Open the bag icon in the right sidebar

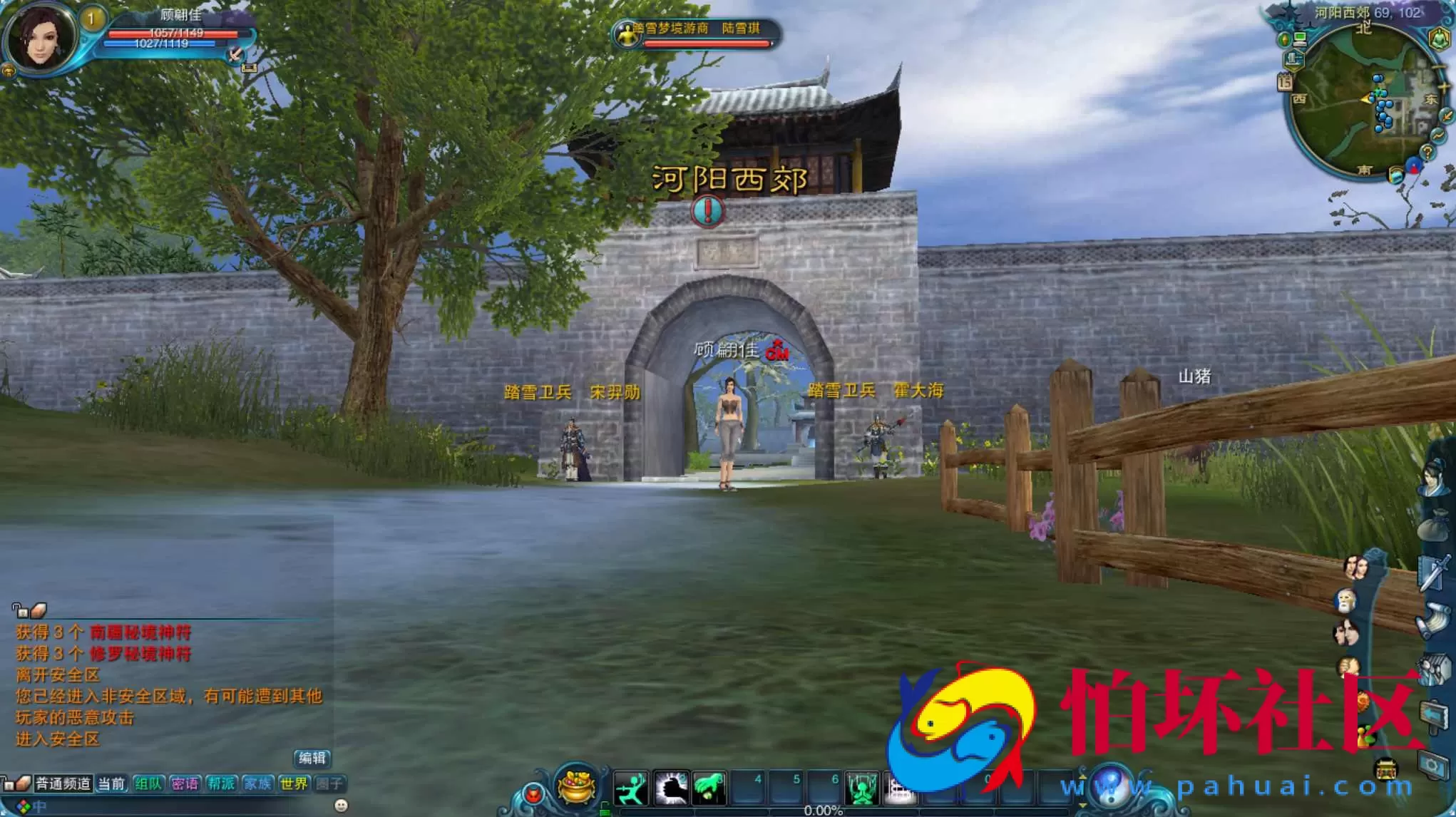pyautogui.click(x=1435, y=523)
